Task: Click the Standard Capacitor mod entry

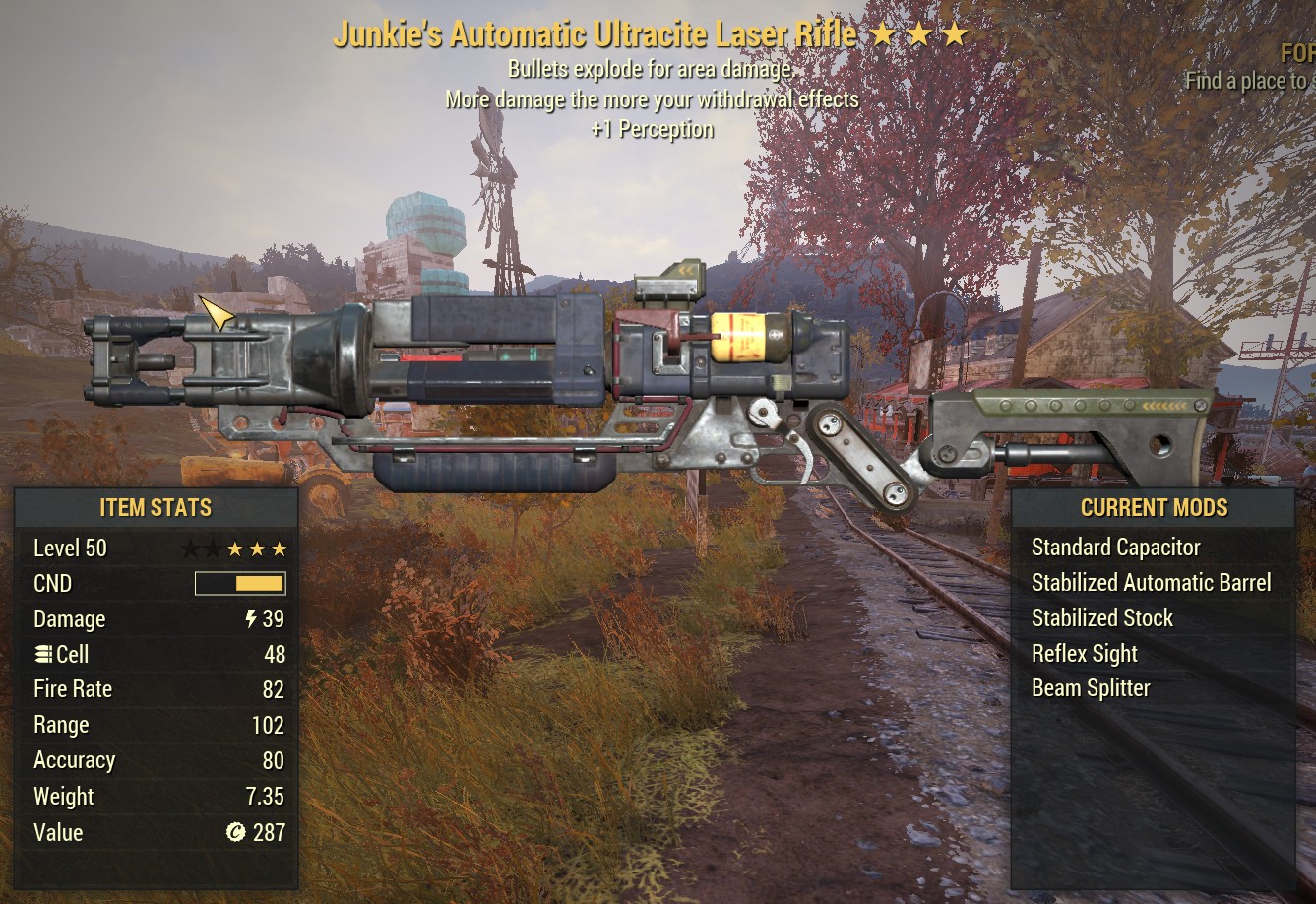Action: click(x=1116, y=548)
